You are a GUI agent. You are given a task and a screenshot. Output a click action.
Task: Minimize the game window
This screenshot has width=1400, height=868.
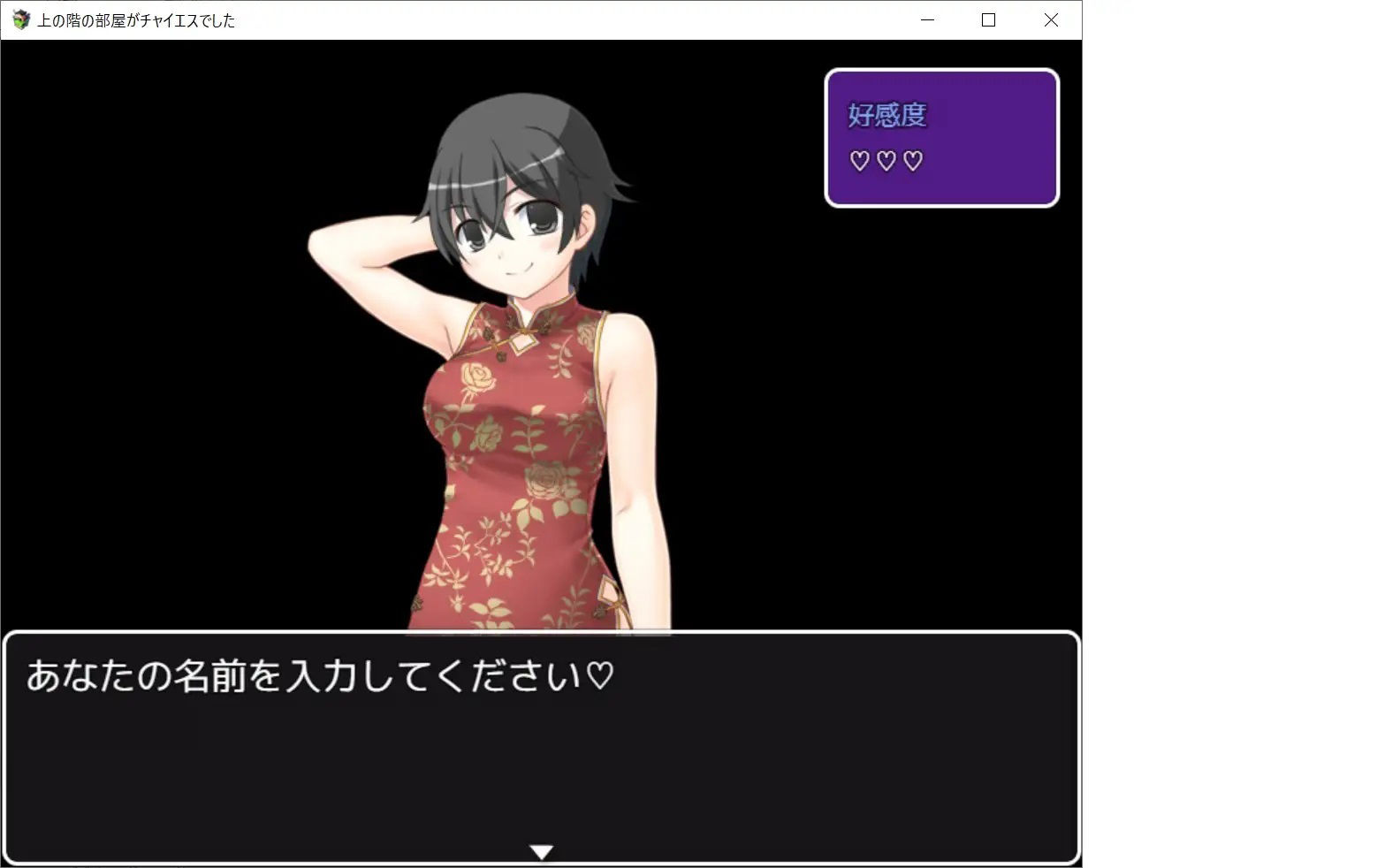[926, 19]
